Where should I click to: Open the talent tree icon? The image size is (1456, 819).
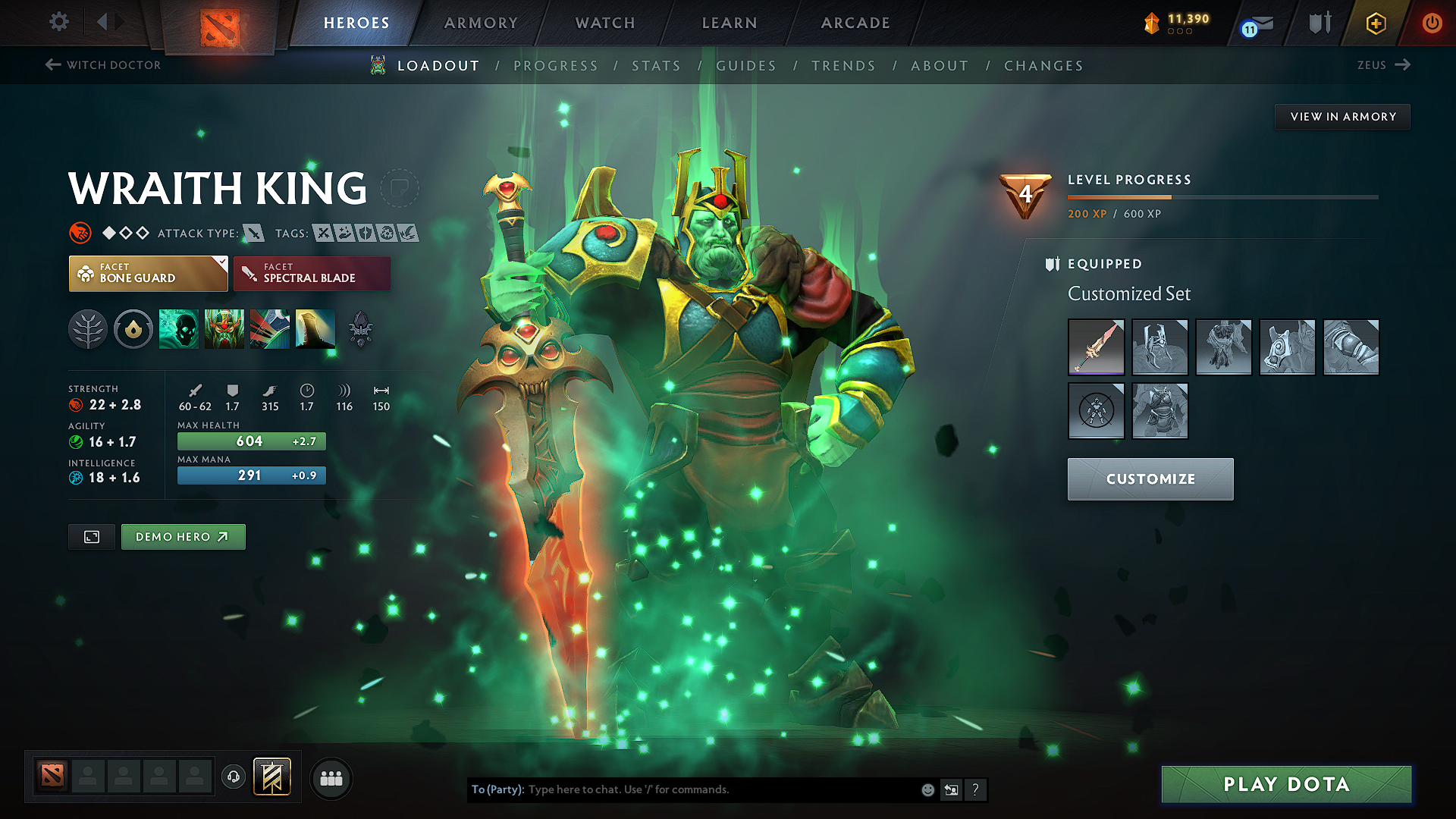pos(88,329)
